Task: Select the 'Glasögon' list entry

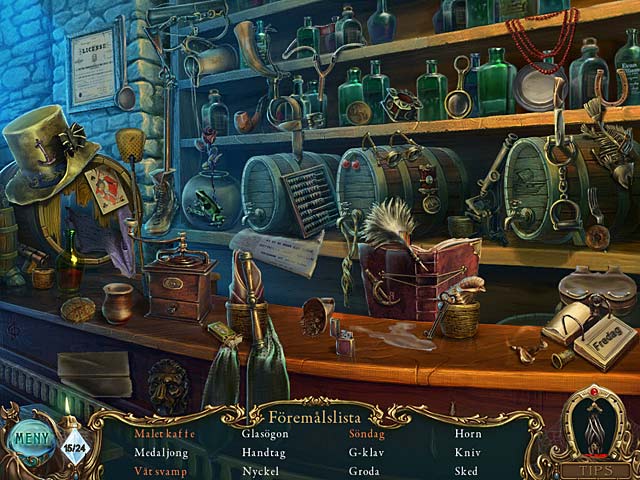Action: [266, 434]
